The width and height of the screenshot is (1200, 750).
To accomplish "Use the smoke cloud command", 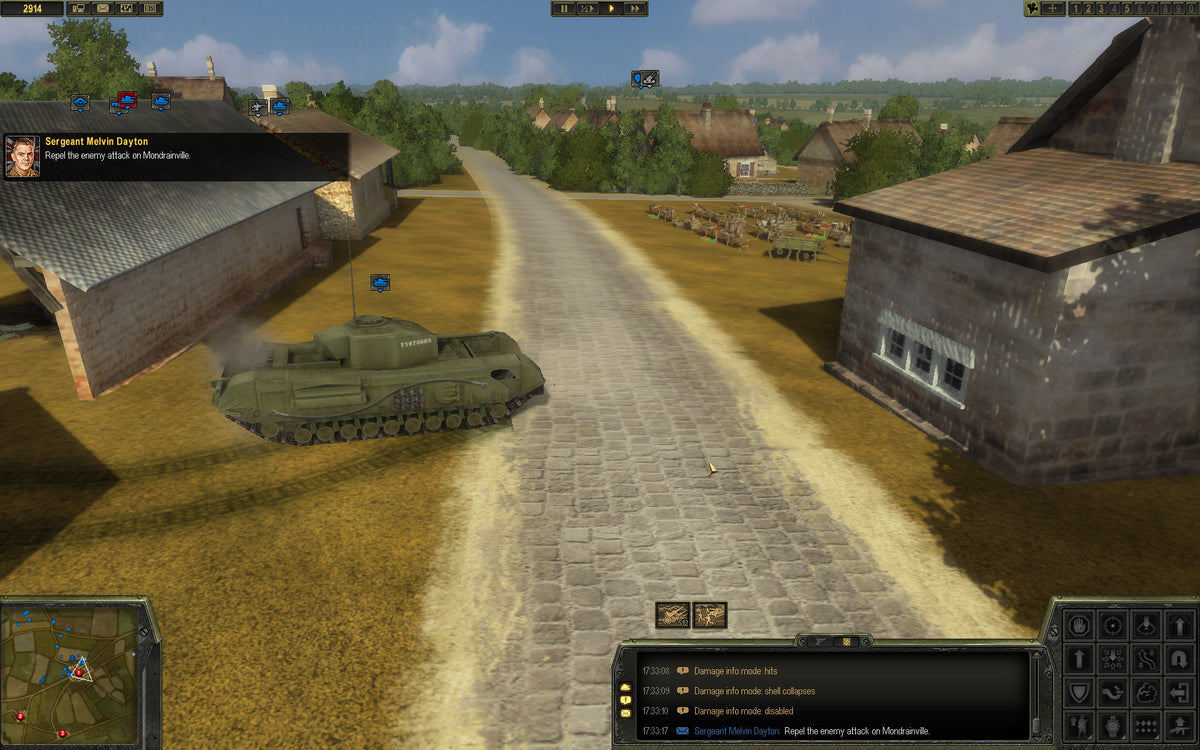I will click(1147, 692).
